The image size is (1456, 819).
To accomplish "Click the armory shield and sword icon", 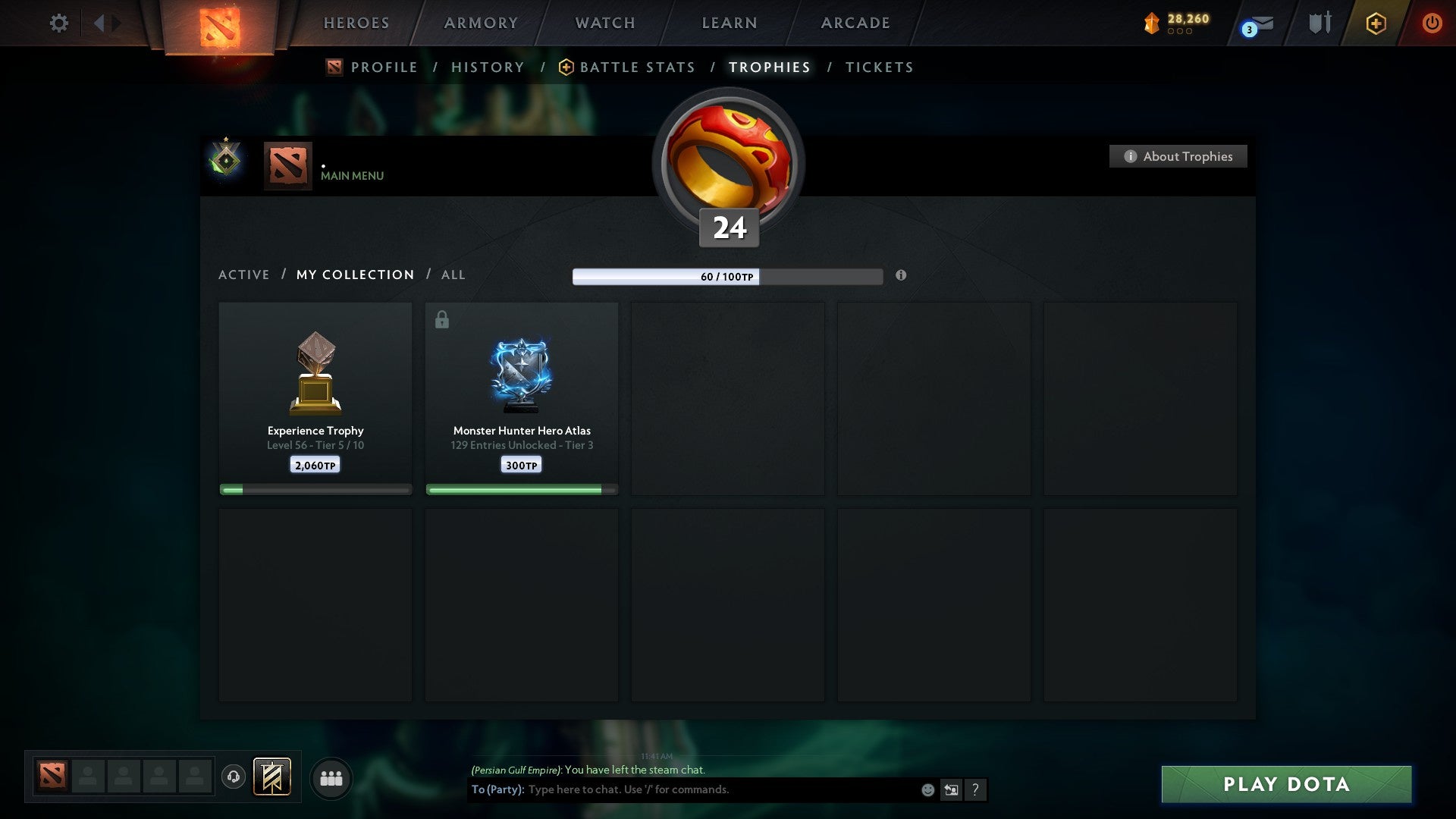I will point(1319,23).
